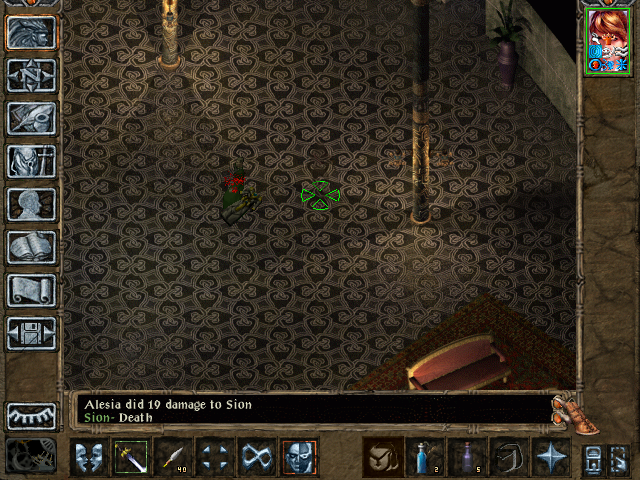Click the hand handle on the message log
Viewport: 640px width, 480px height.
pos(566,408)
